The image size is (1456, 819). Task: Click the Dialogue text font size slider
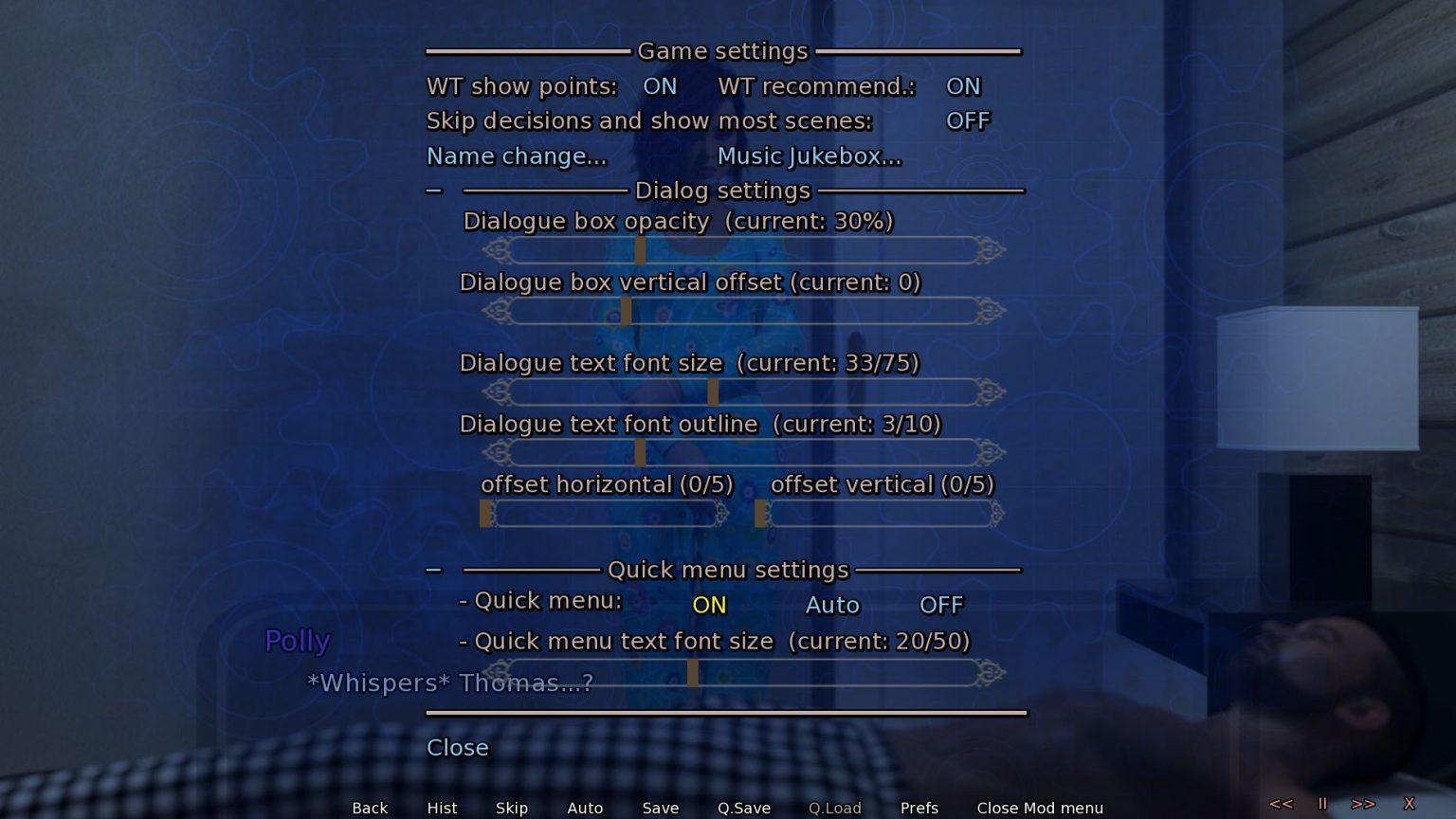click(743, 392)
